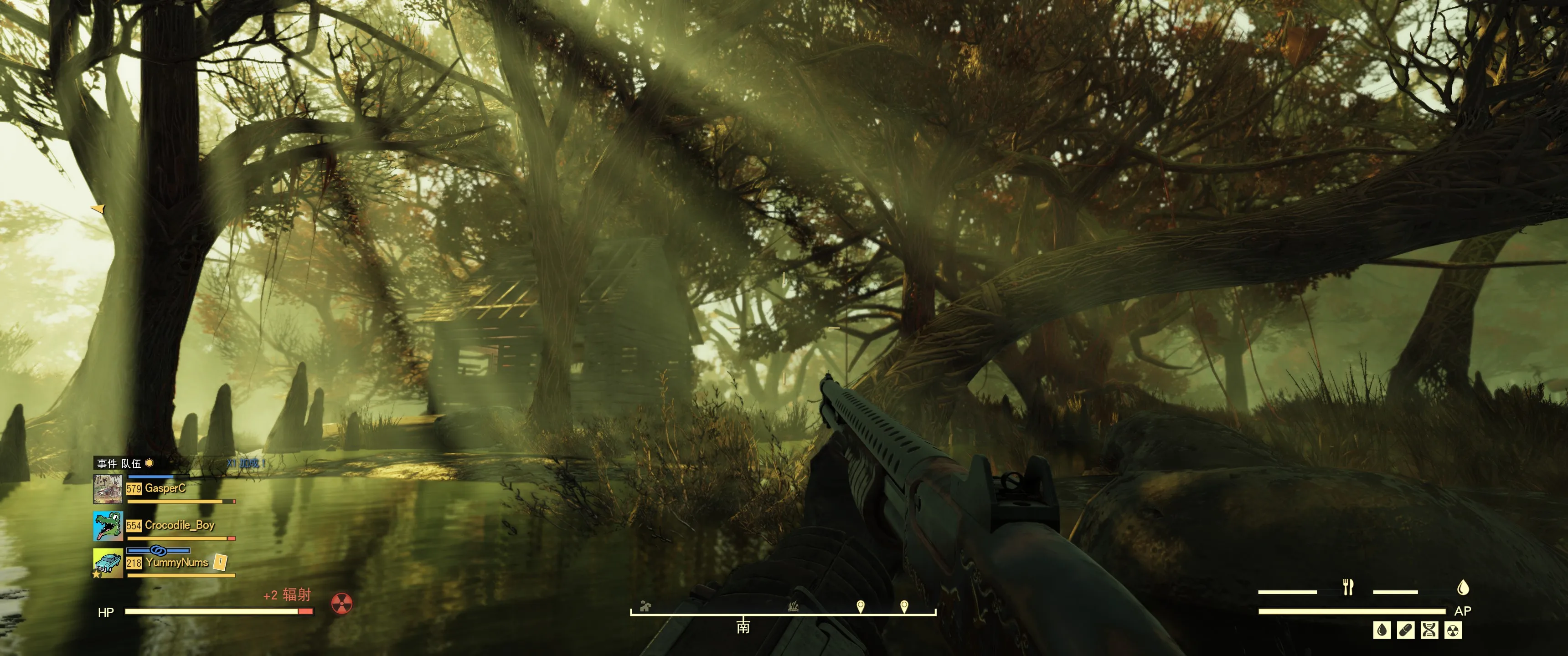The width and height of the screenshot is (1568, 656).
Task: Open the DNA mutation status icon
Action: [x=1429, y=630]
